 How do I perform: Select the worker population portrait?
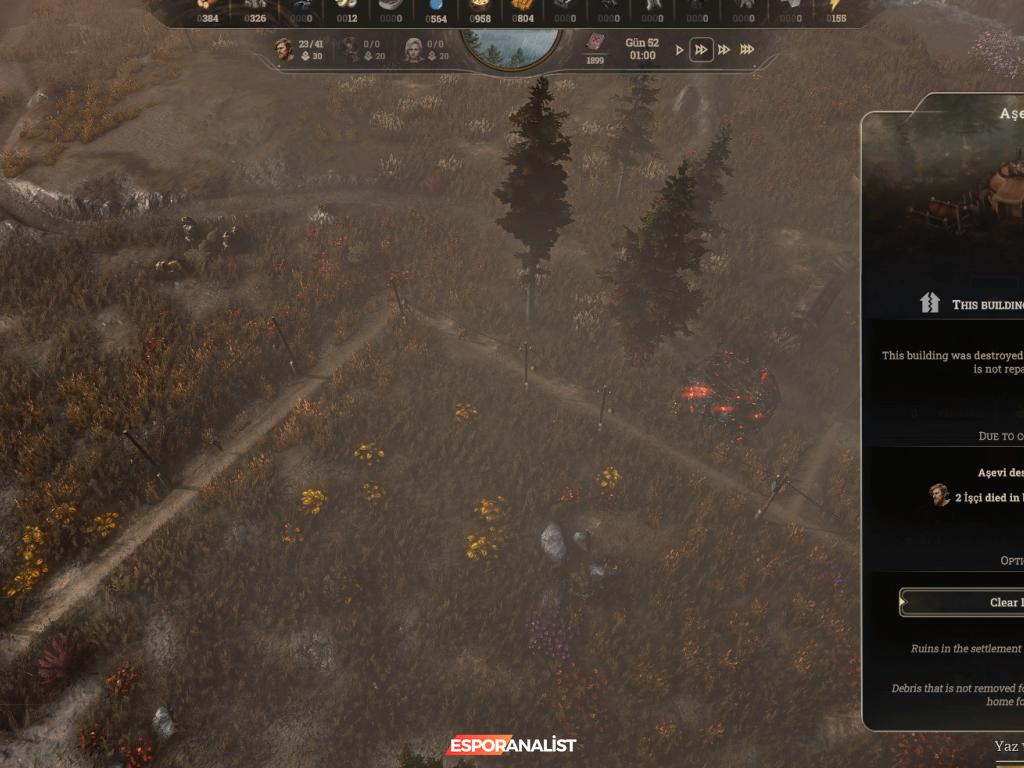pyautogui.click(x=285, y=49)
